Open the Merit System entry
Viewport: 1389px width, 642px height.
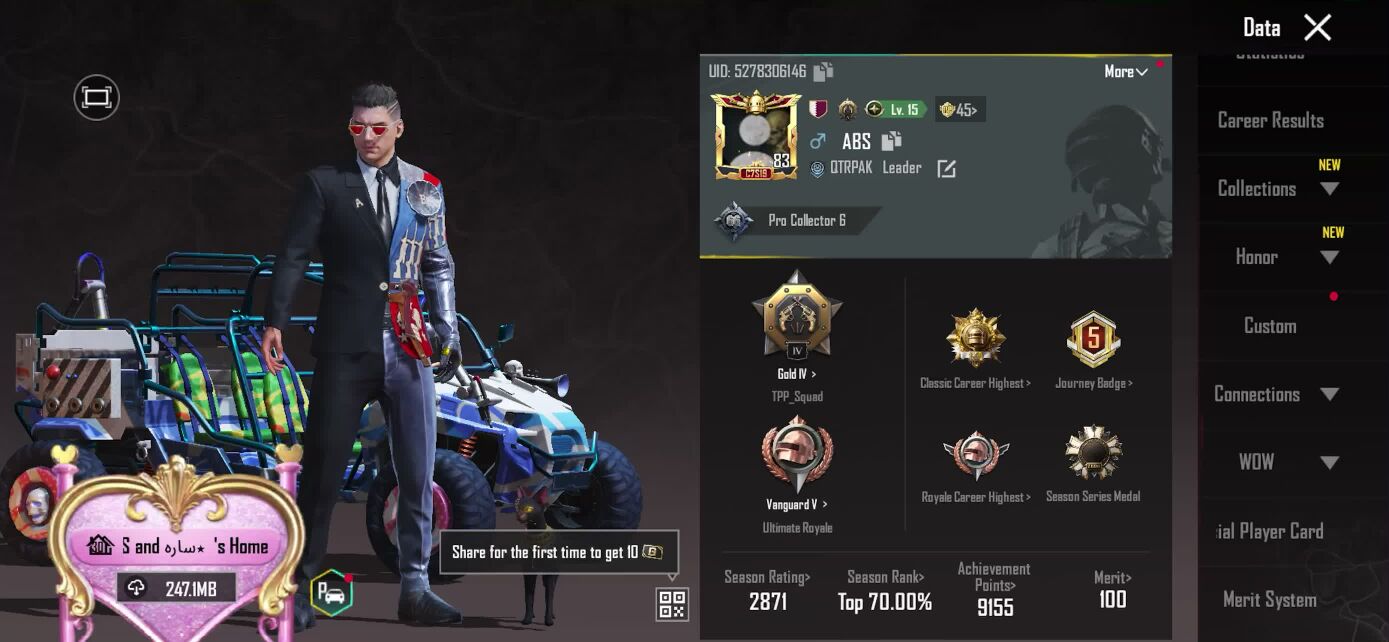coord(1269,599)
